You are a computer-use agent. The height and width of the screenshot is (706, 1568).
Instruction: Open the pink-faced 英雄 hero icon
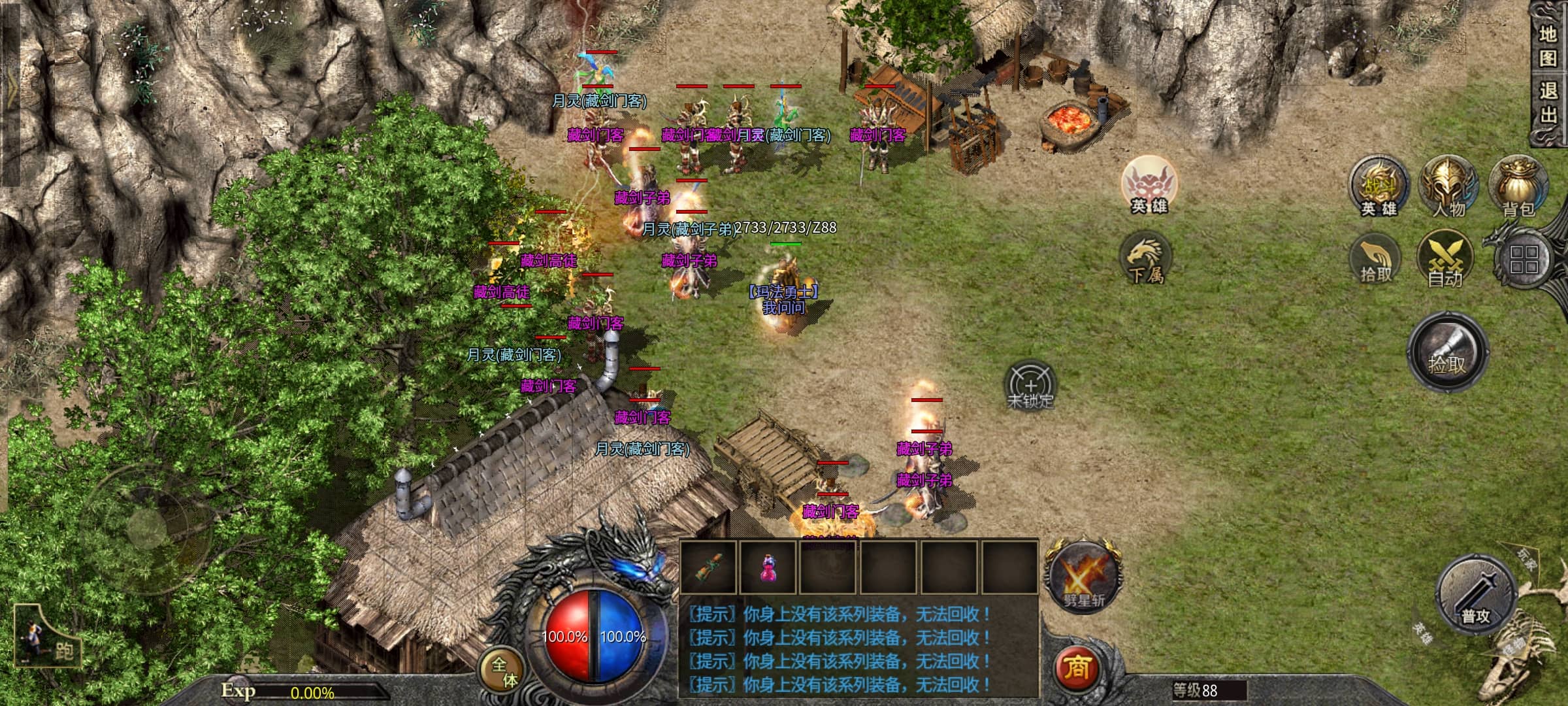click(x=1149, y=184)
